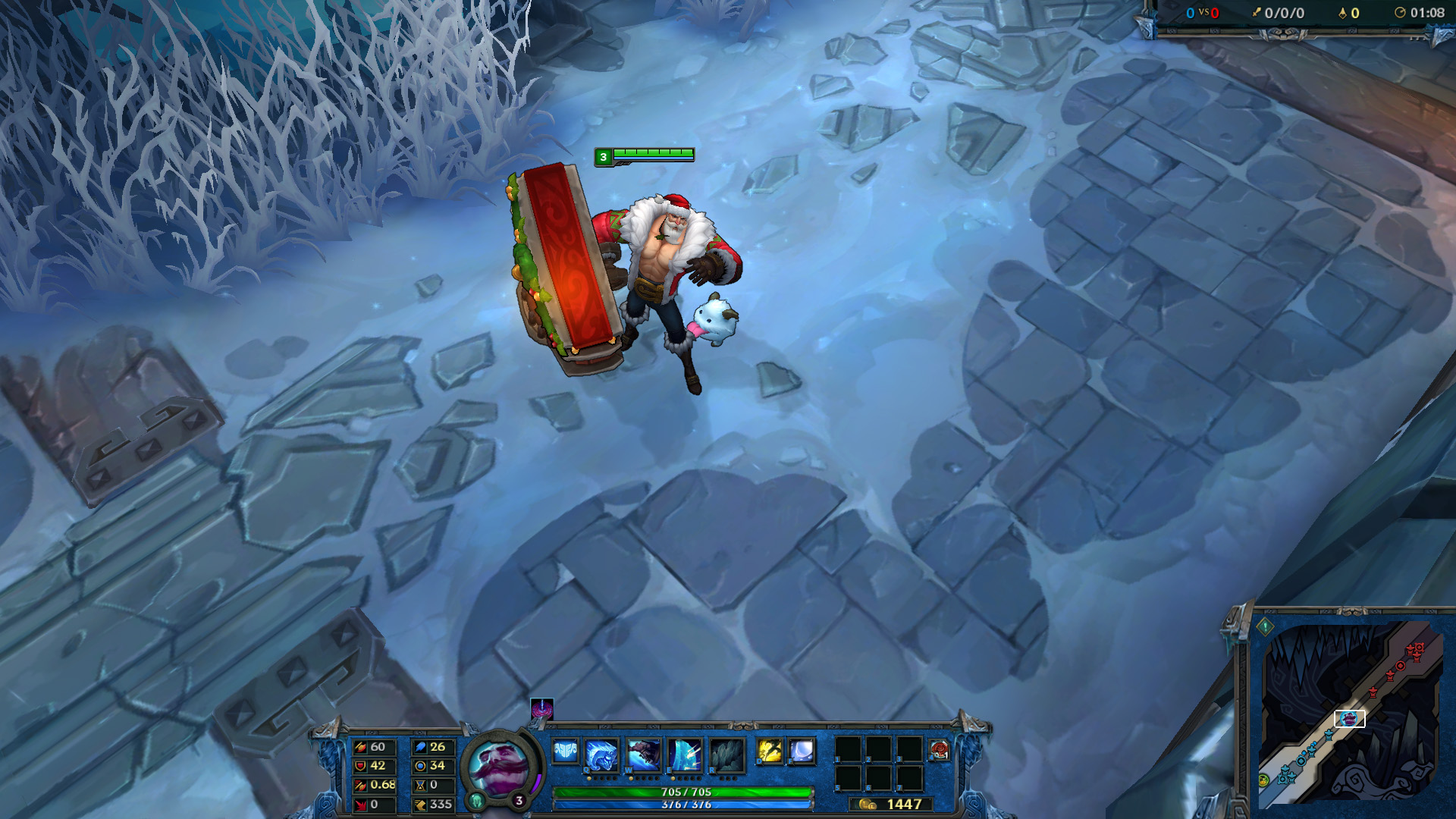Click the level 3 badge on the portrait
This screenshot has width=1456, height=819.
[519, 799]
